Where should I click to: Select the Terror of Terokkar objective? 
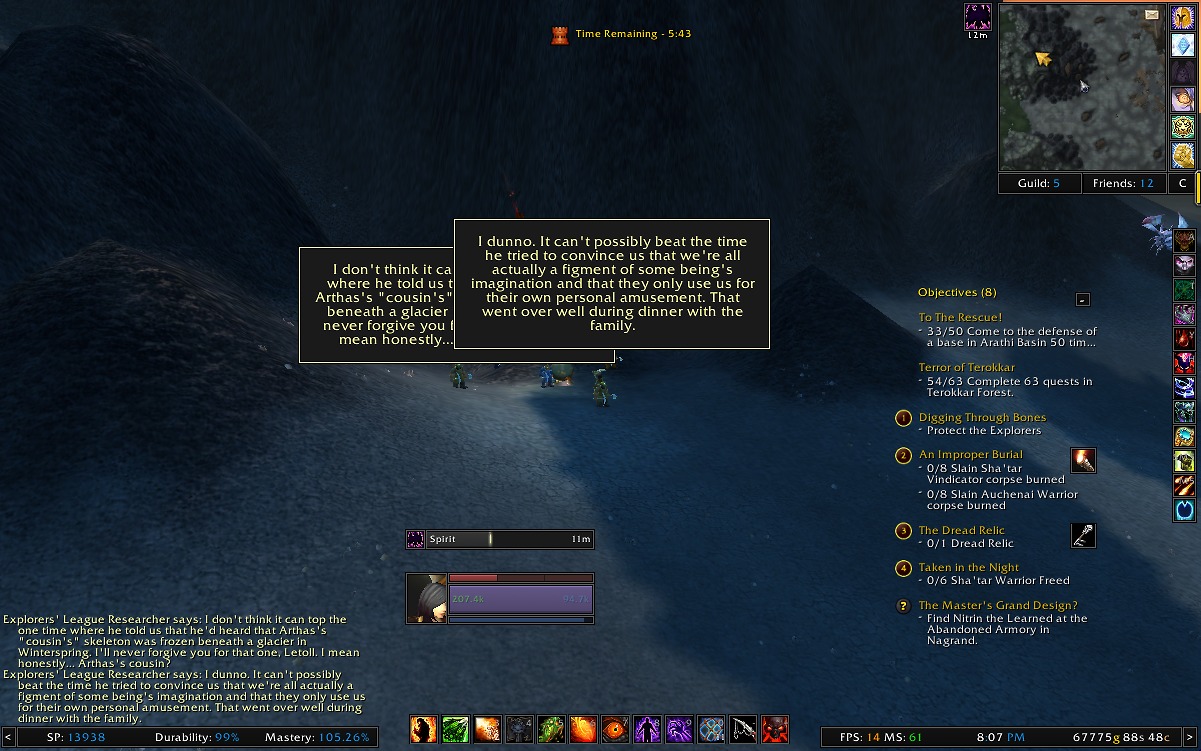pyautogui.click(x=966, y=368)
